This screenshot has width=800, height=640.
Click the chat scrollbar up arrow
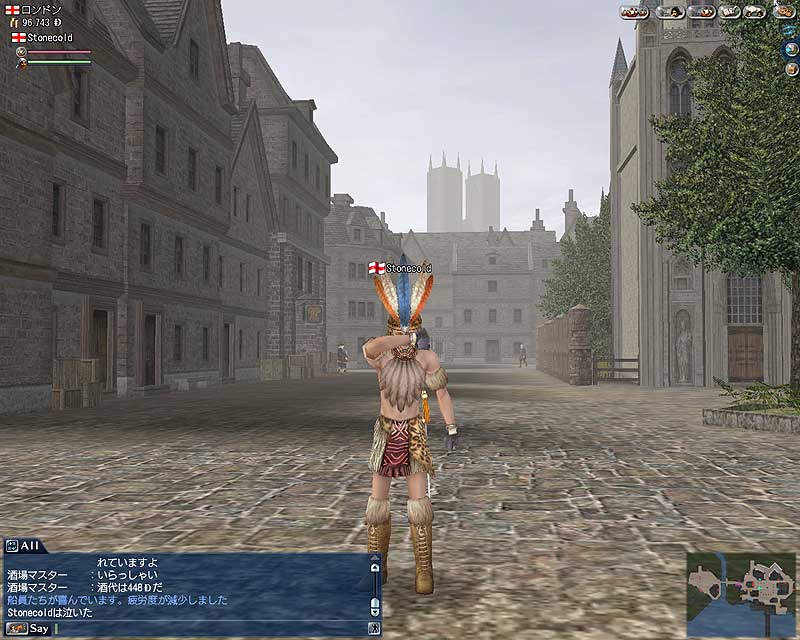[x=375, y=567]
